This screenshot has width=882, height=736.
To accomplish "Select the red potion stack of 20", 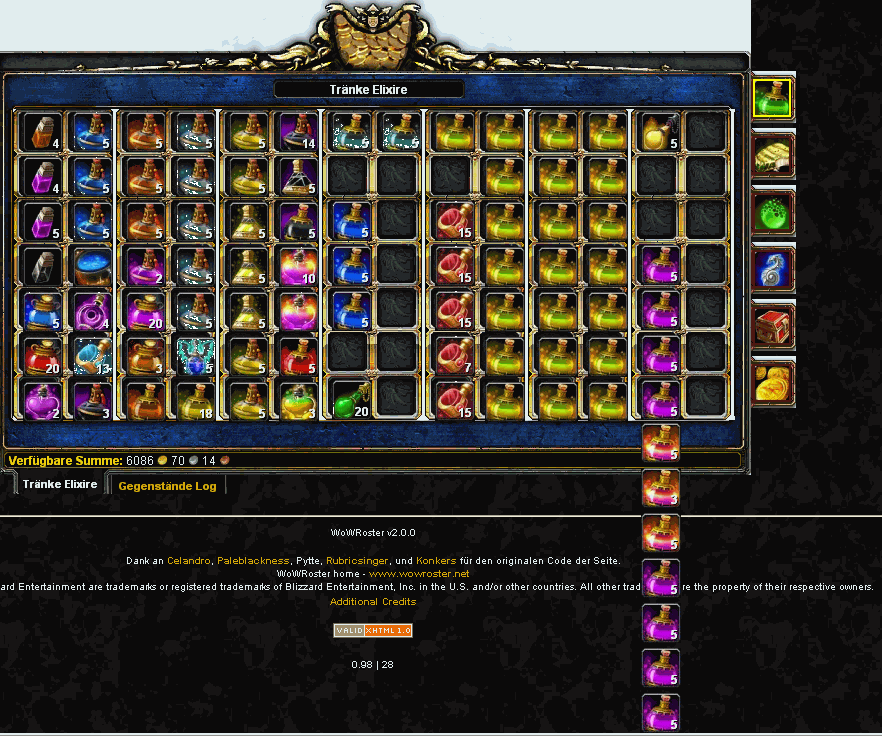I will click(x=42, y=354).
